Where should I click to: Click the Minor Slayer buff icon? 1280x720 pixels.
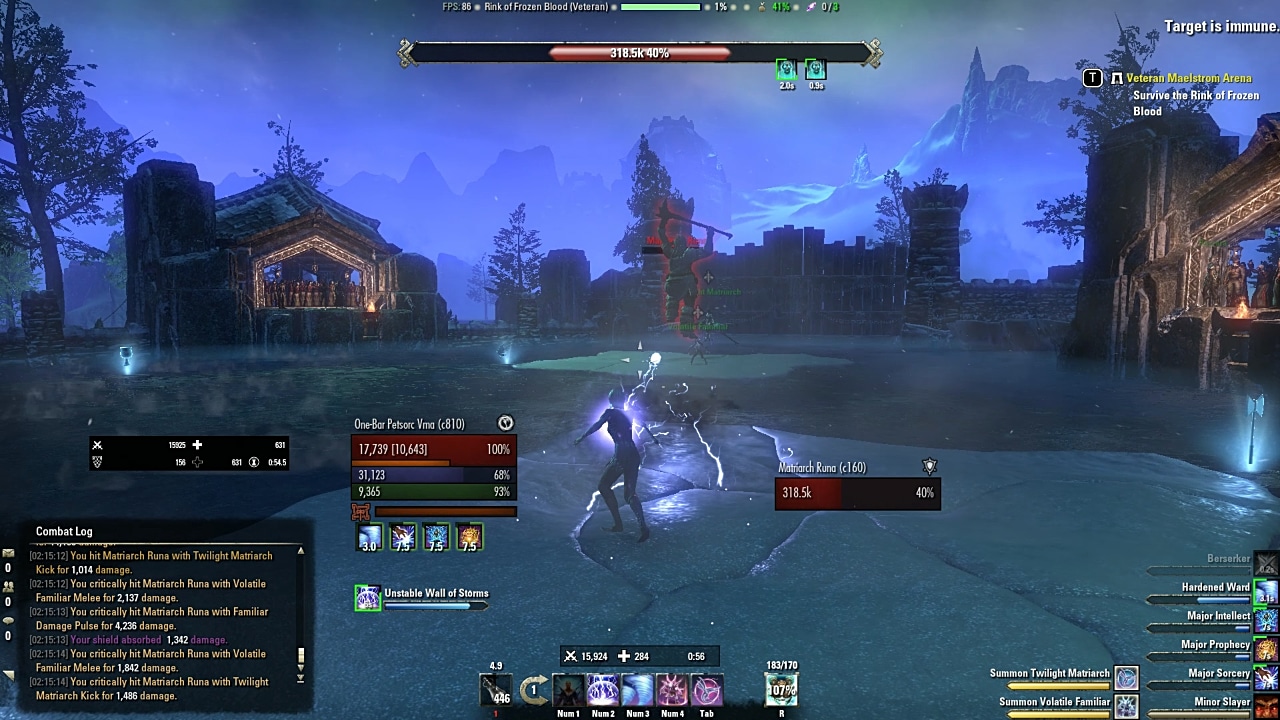[1266, 706]
